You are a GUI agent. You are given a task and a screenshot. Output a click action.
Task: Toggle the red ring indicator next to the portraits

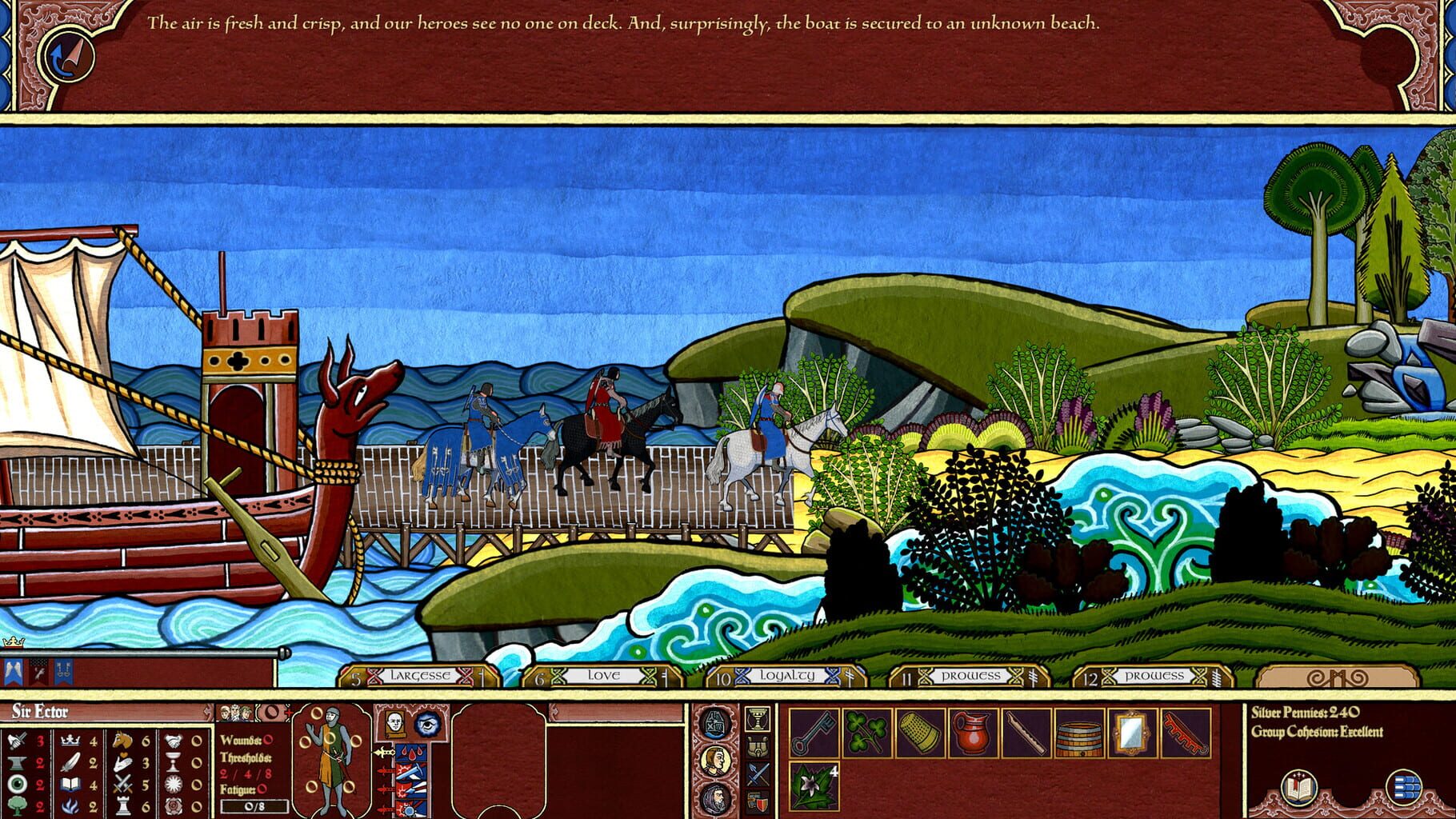270,711
